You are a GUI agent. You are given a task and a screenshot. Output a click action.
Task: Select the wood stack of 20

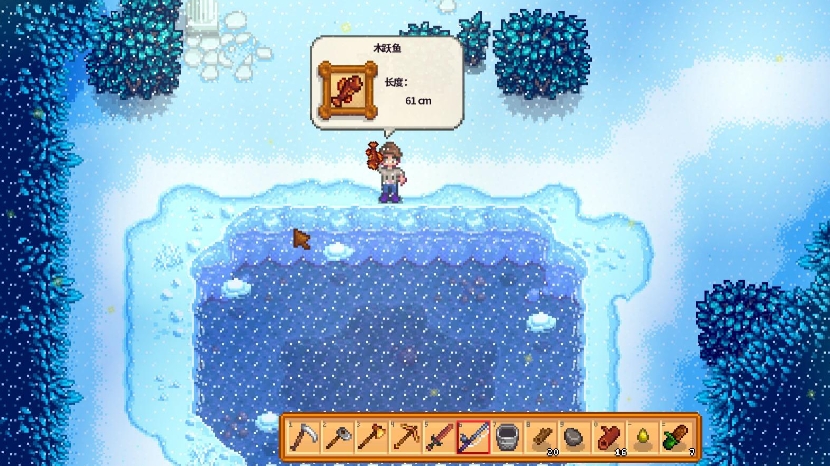tap(541, 437)
